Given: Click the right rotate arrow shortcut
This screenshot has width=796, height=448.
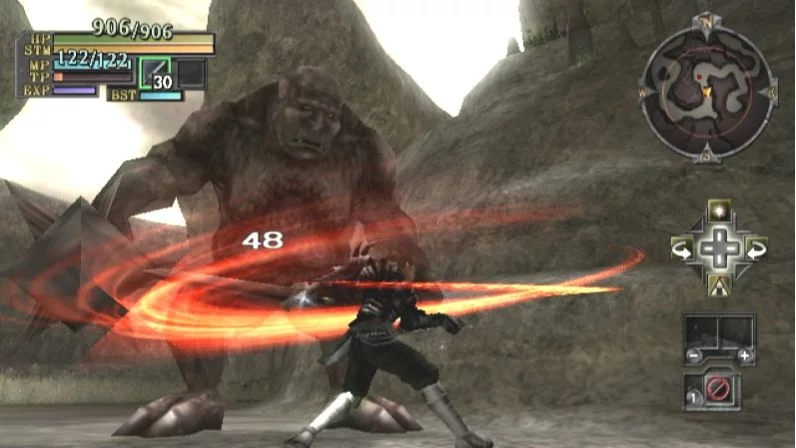Looking at the screenshot, I should tap(755, 247).
